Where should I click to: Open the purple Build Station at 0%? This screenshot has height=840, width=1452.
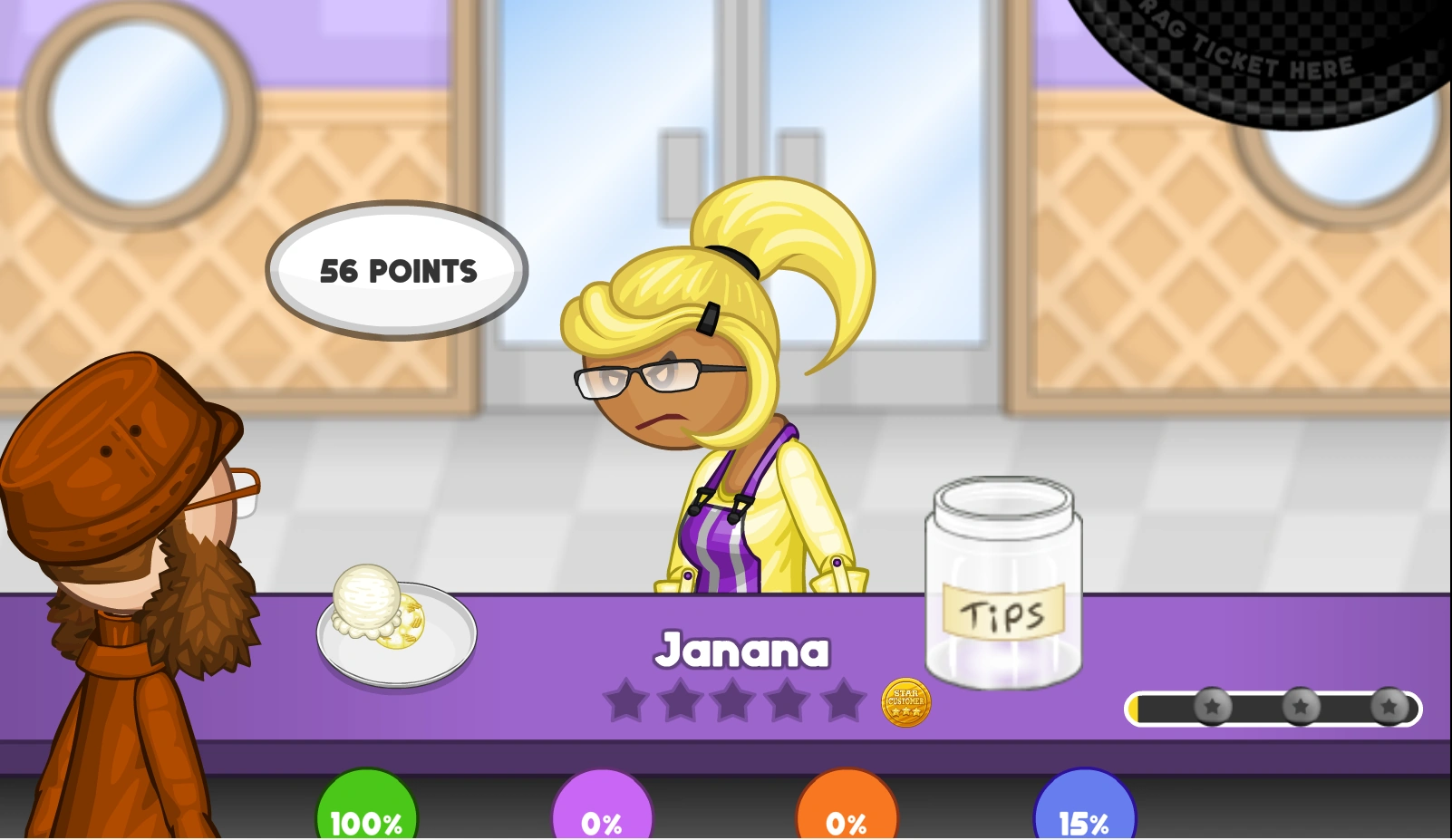point(603,814)
